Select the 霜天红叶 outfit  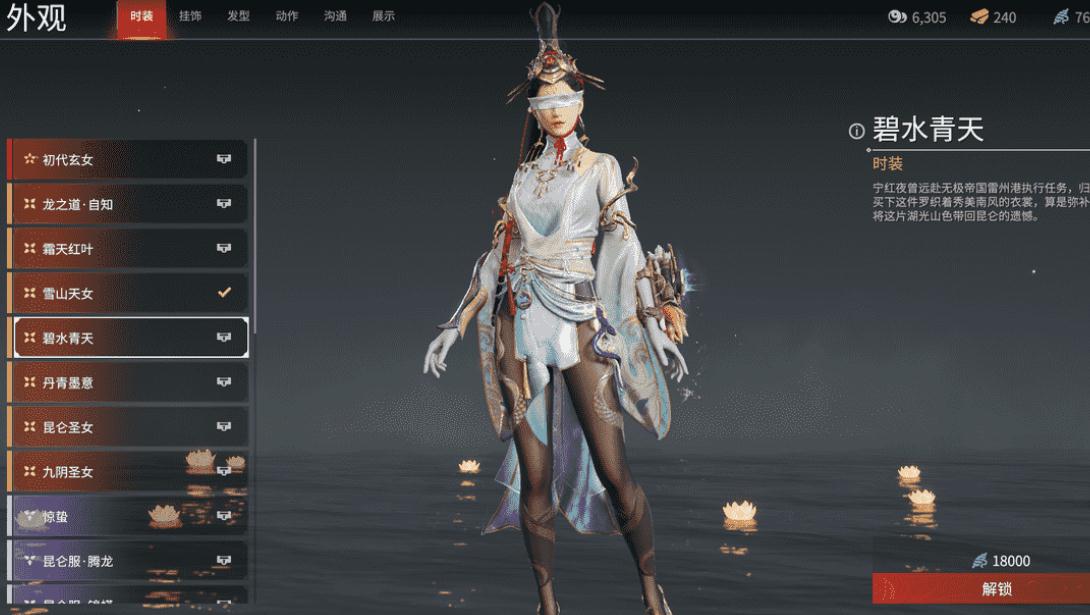[128, 249]
